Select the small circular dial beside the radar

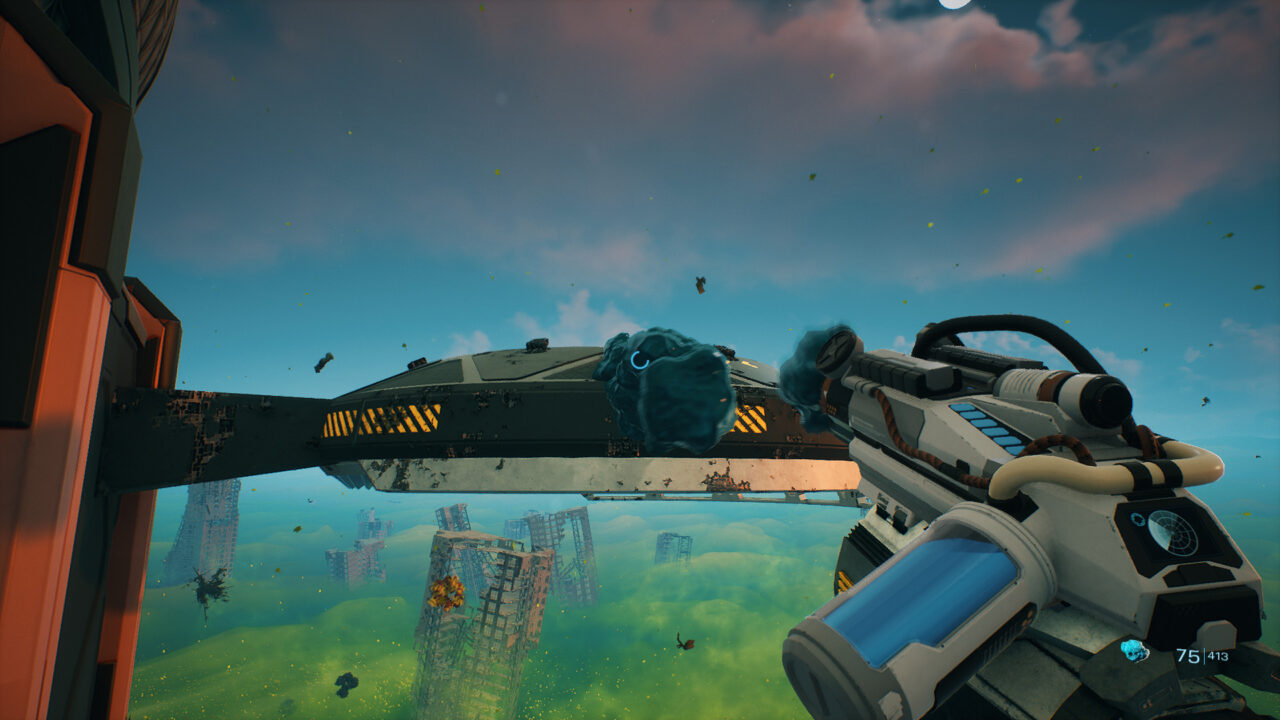(1137, 519)
